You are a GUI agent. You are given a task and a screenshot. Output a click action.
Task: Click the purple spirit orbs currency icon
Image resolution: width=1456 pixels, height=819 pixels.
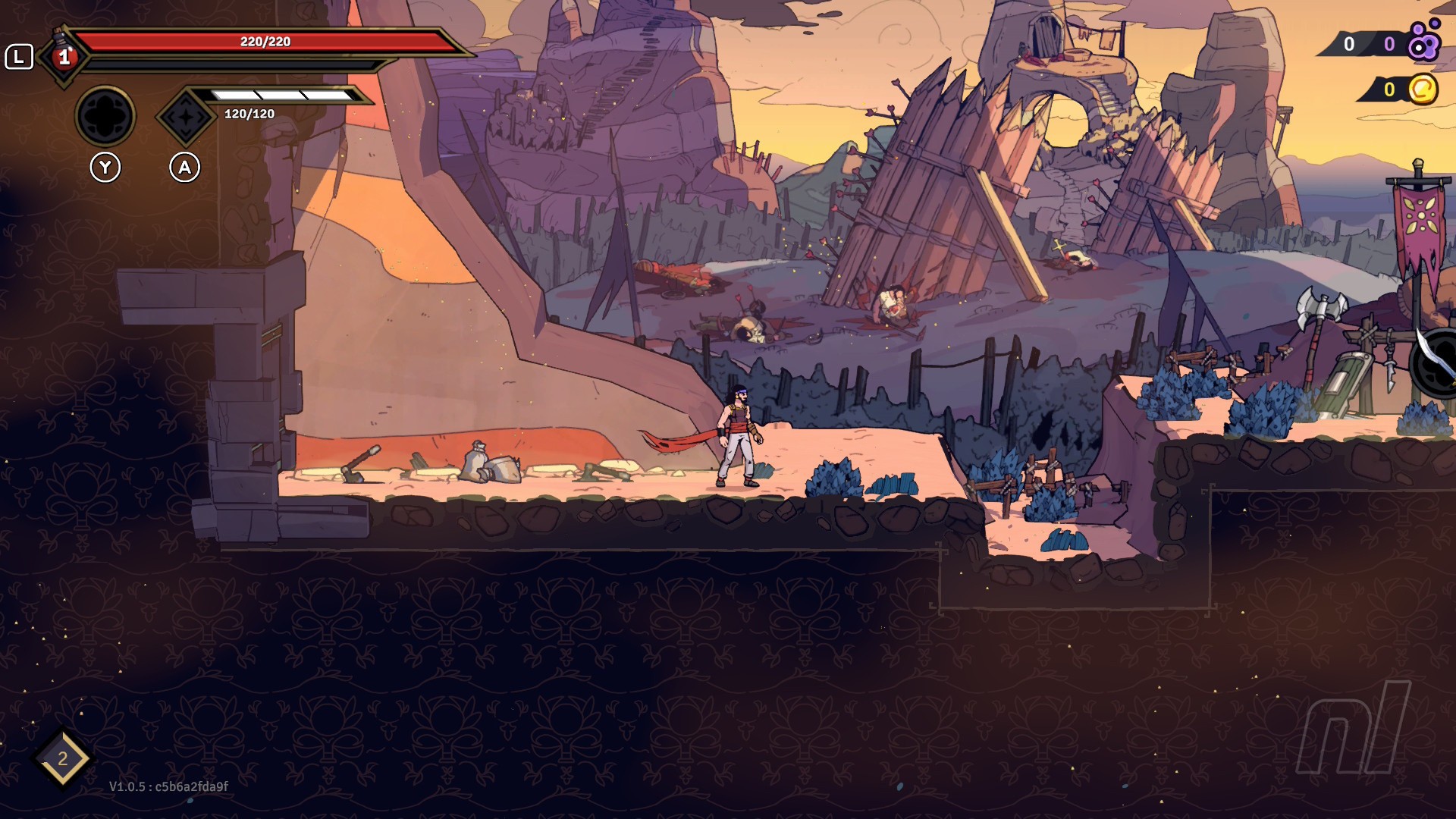(1423, 42)
